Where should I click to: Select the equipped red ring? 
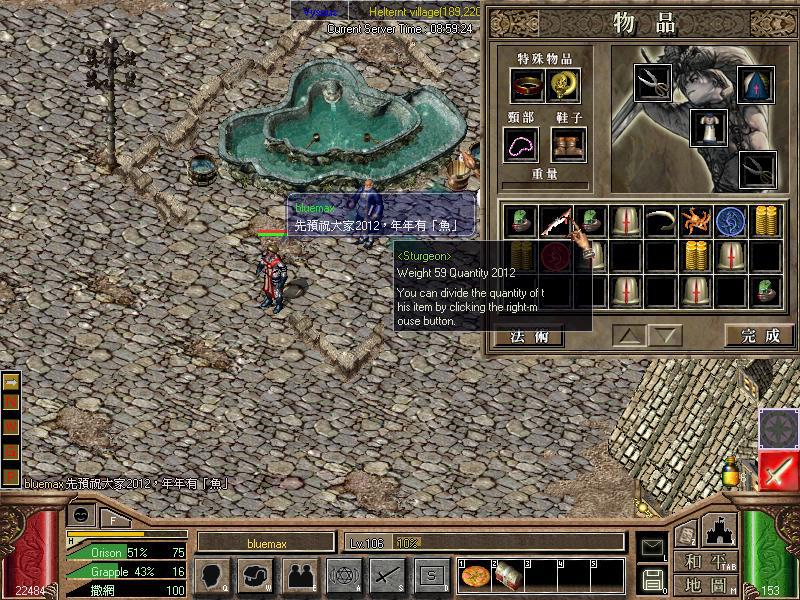pyautogui.click(x=527, y=86)
